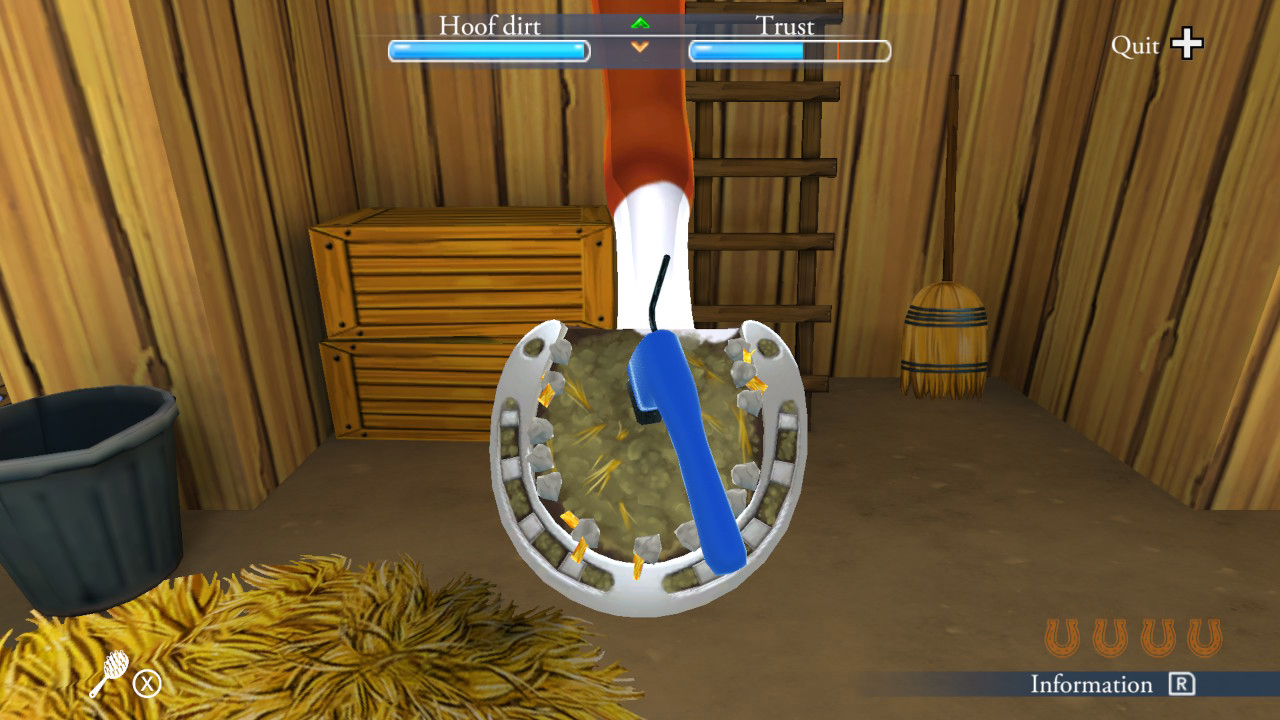Click the Trust label
1280x720 pixels.
tap(786, 27)
